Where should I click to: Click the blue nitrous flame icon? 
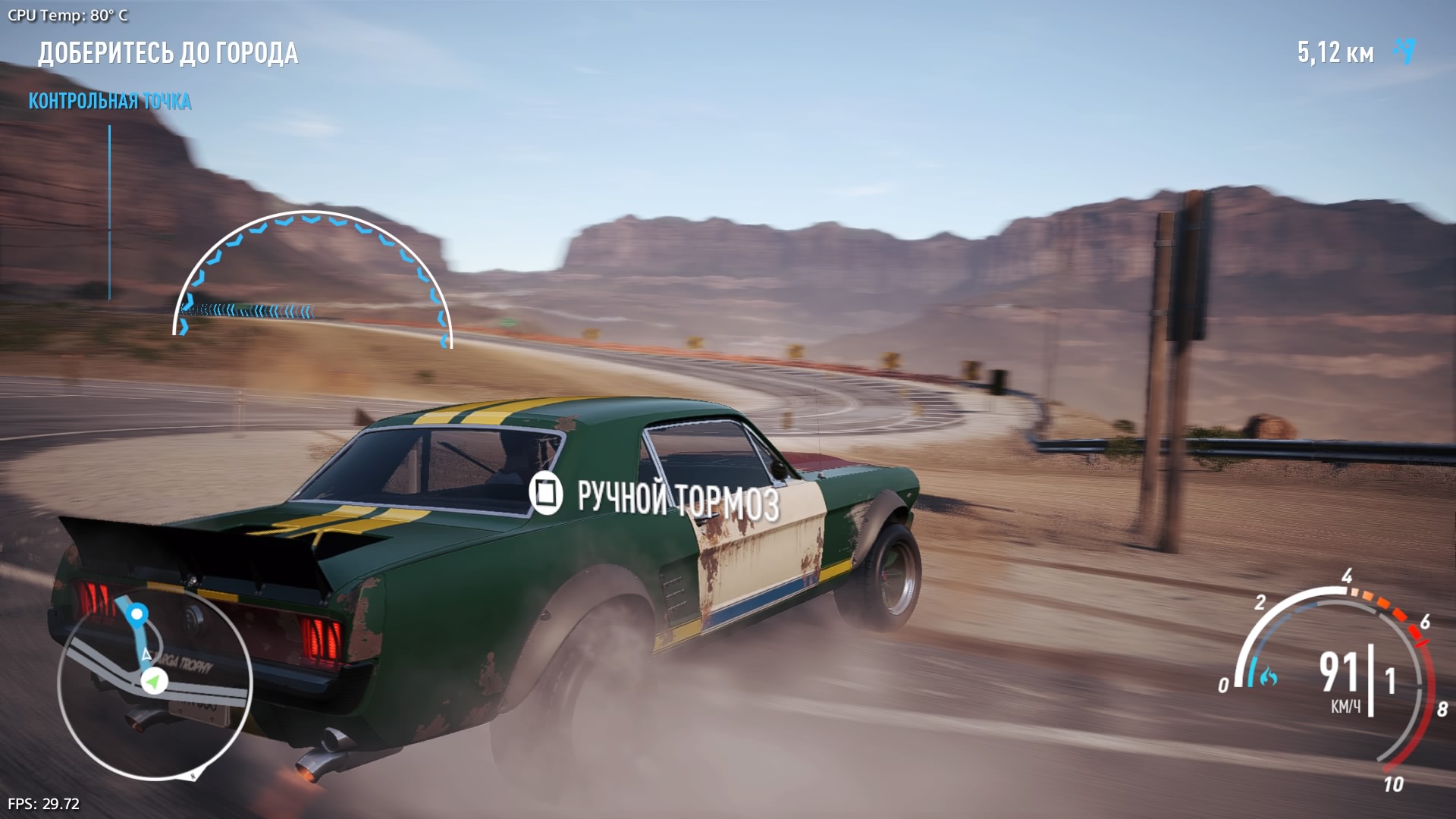[1267, 674]
